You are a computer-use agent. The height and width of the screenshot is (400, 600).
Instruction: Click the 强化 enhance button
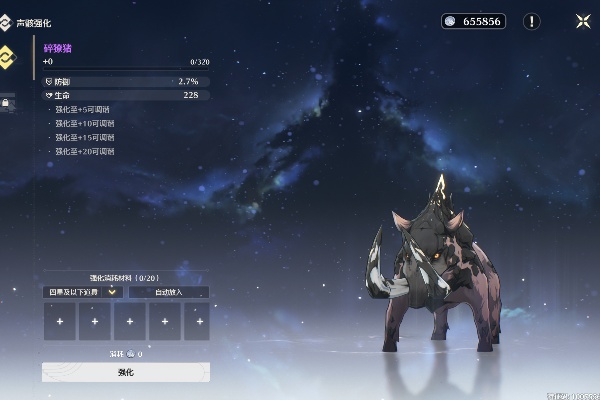click(x=125, y=372)
